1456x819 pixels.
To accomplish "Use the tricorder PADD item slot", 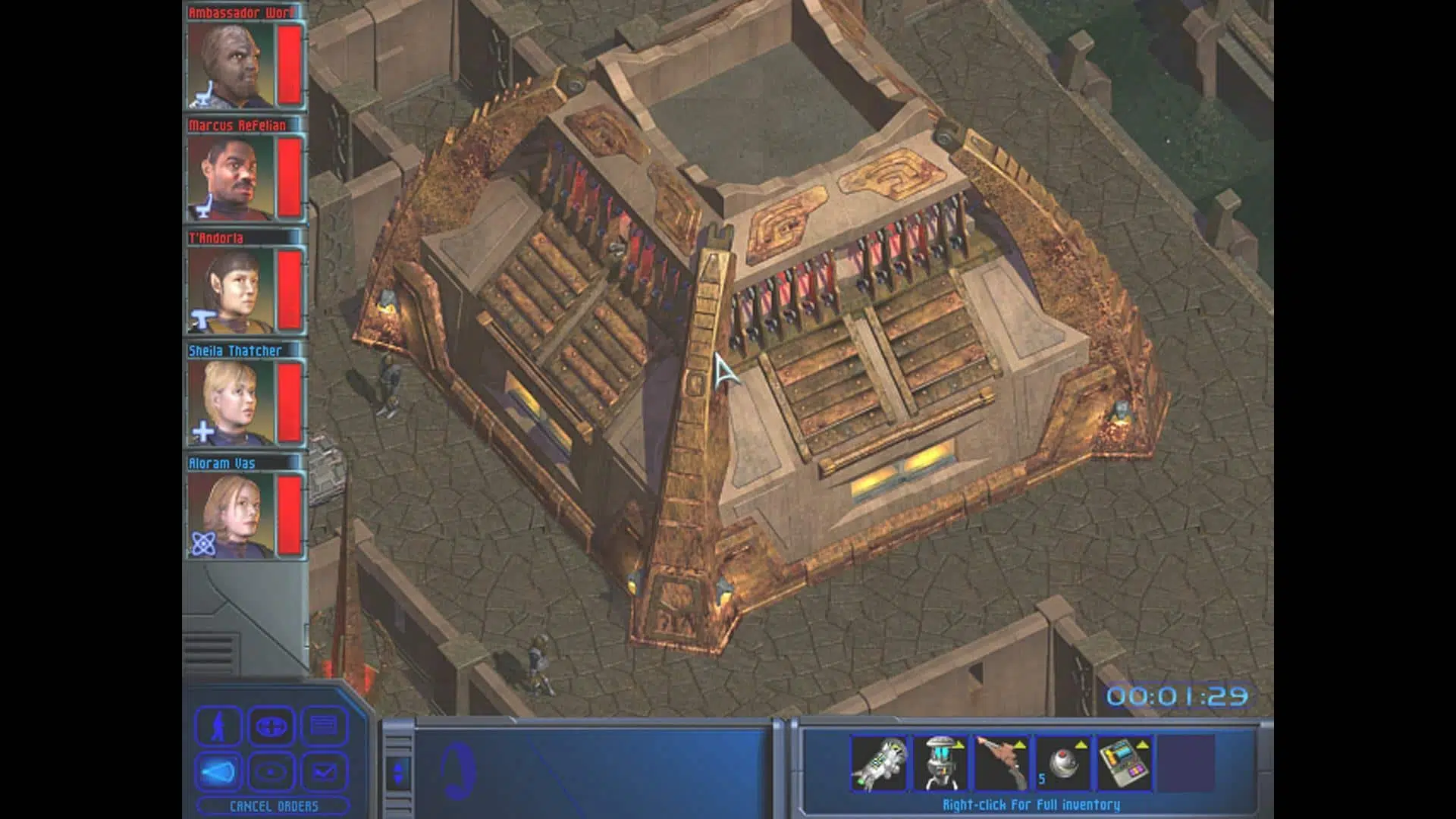I will [1125, 764].
